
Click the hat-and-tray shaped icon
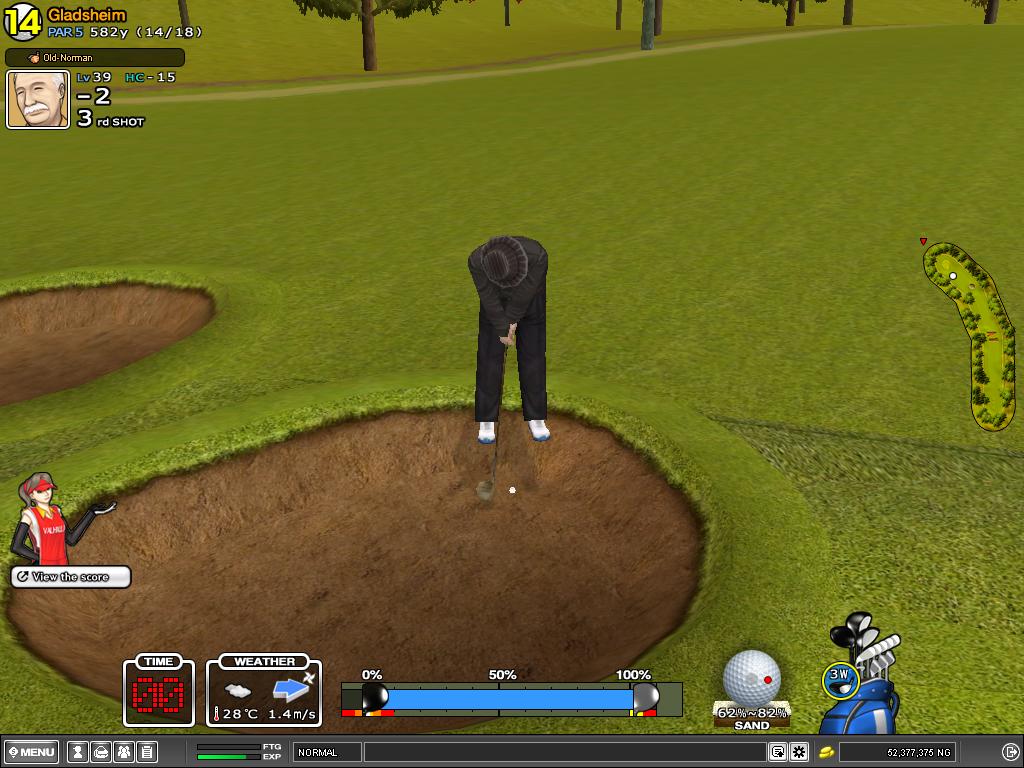pyautogui.click(x=100, y=752)
